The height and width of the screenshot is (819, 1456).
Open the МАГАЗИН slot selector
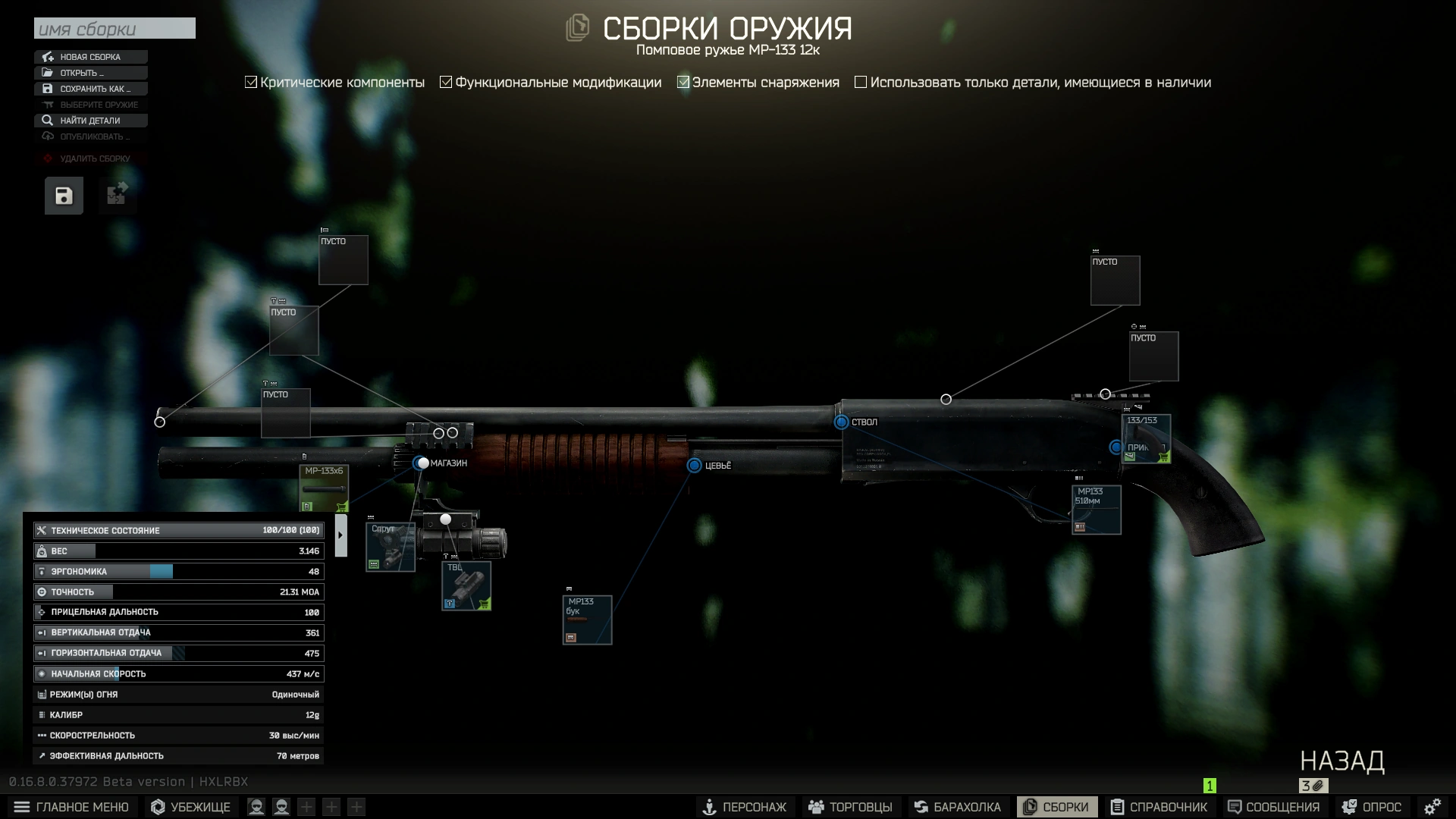click(422, 463)
